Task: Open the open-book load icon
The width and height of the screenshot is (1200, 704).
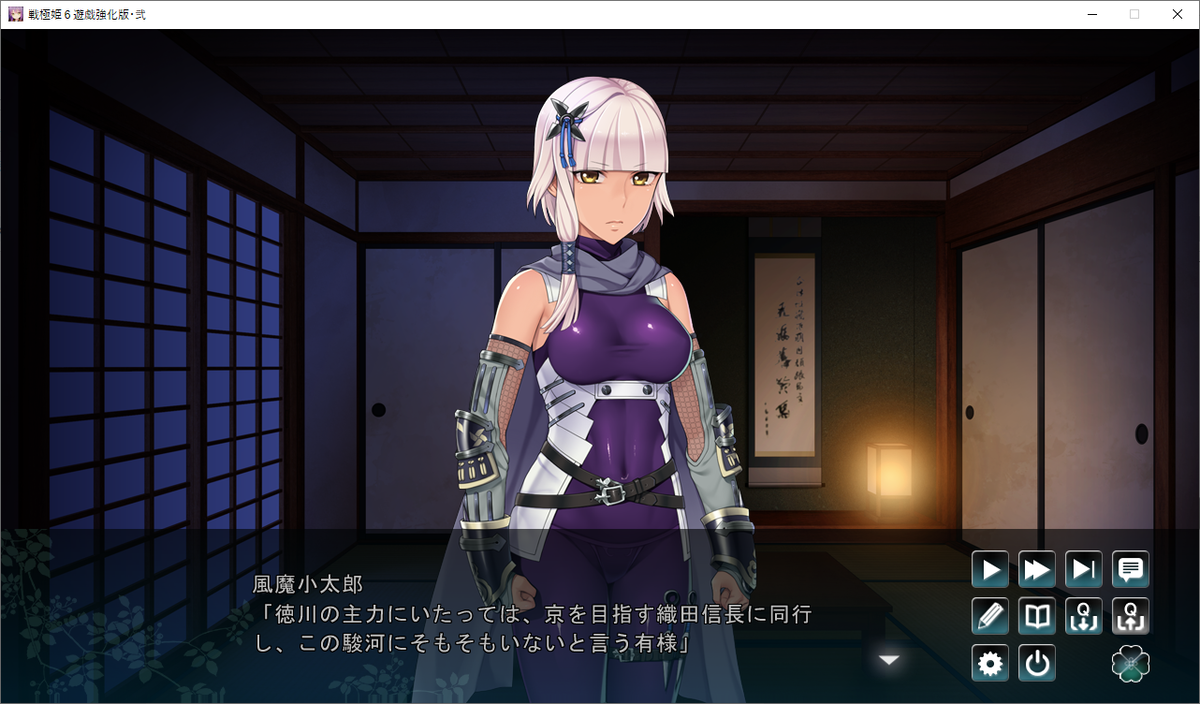Action: pos(1037,616)
